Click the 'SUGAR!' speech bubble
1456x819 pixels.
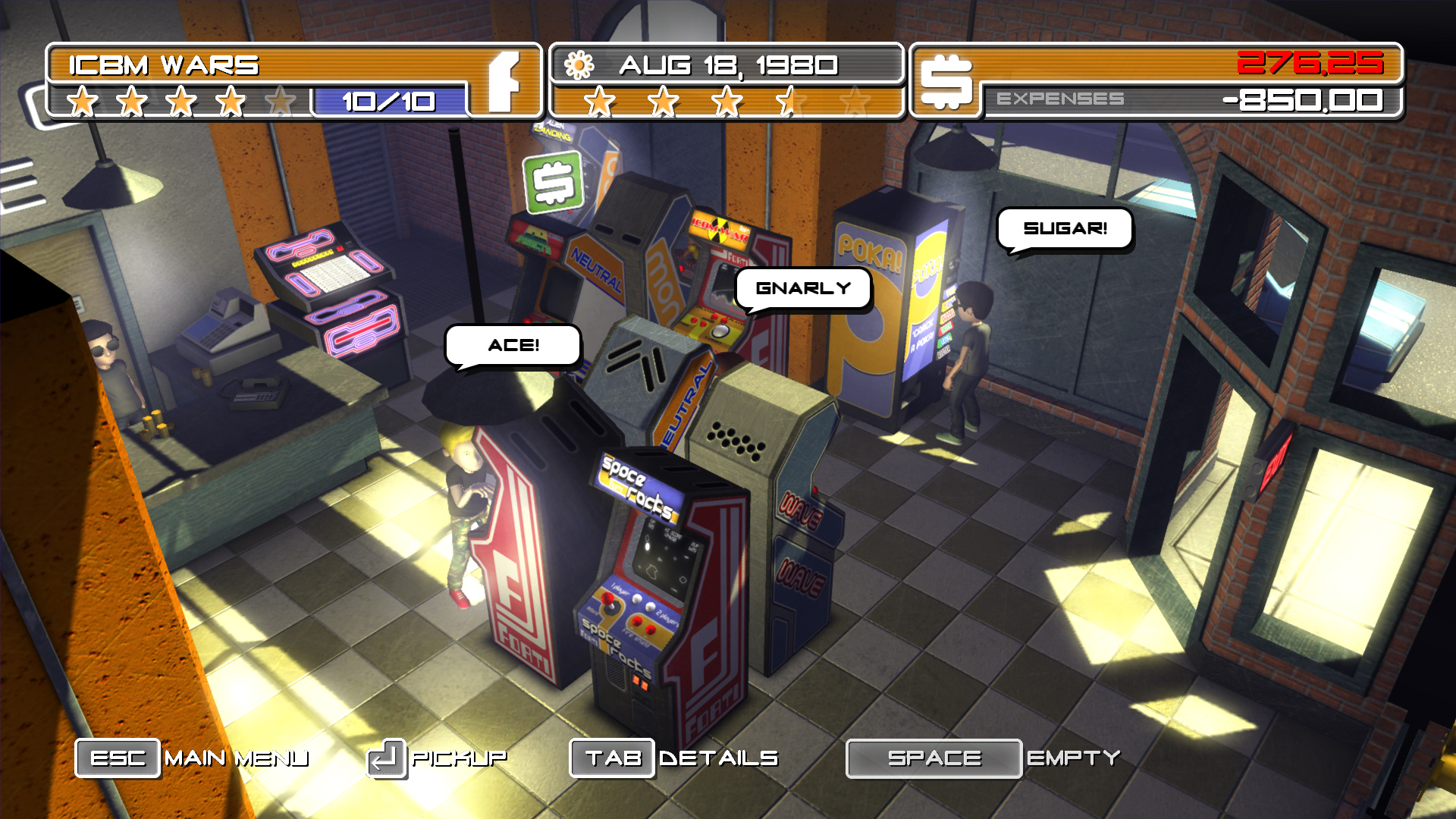point(1065,227)
